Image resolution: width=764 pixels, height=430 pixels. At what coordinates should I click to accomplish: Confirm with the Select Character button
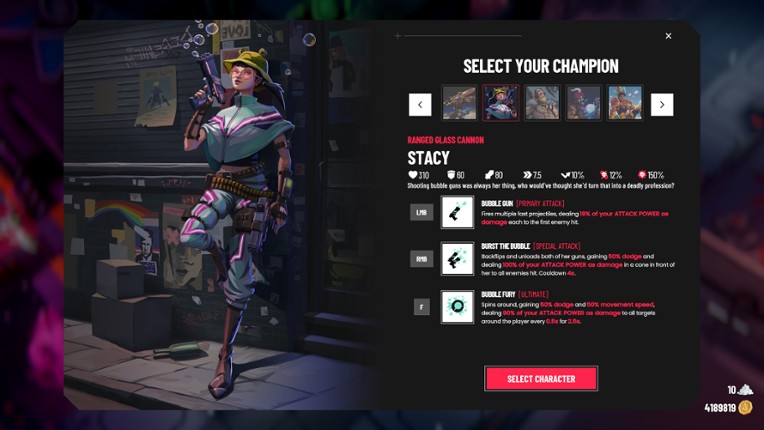(541, 379)
